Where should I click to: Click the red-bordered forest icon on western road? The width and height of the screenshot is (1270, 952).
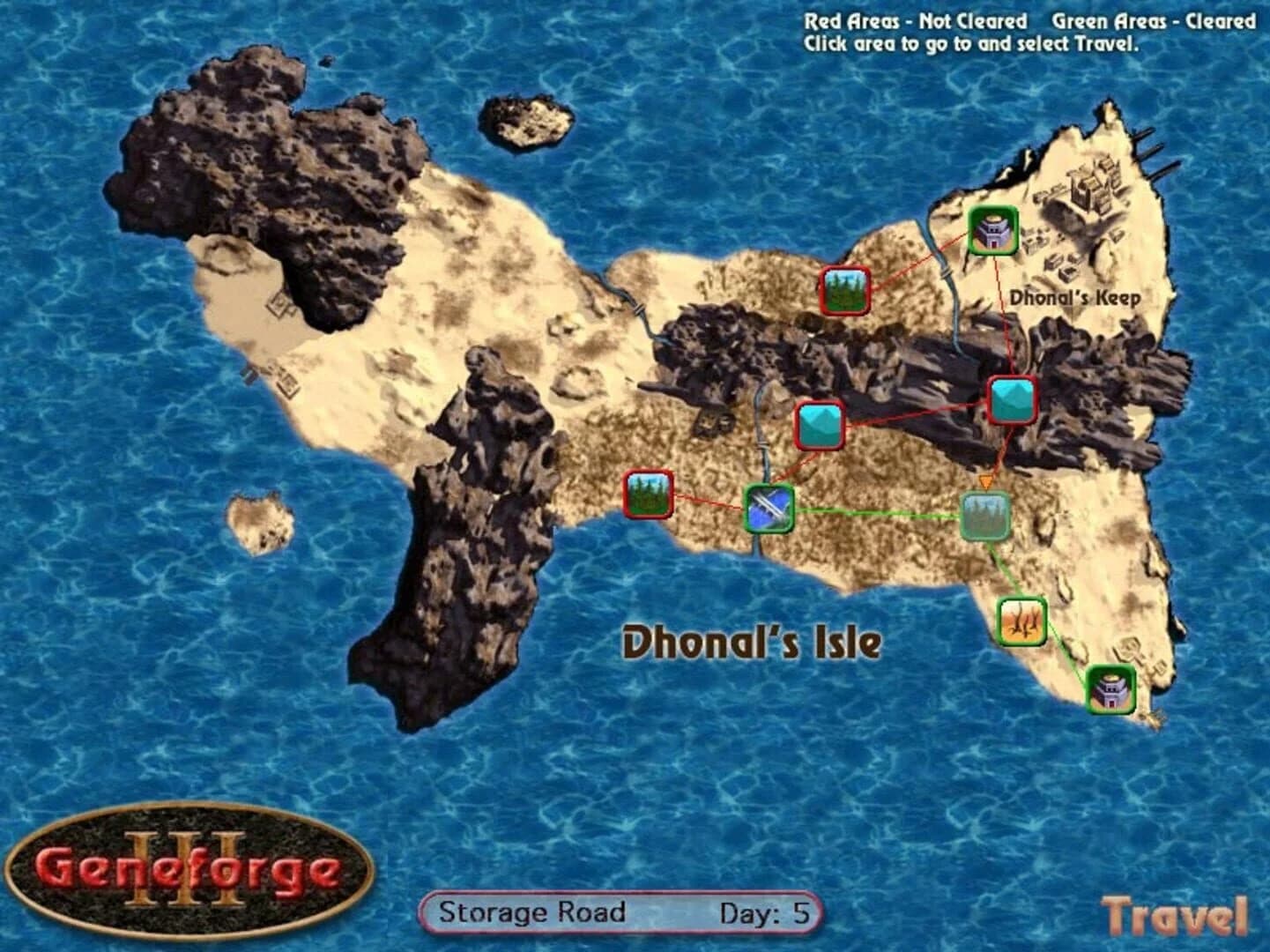pyautogui.click(x=650, y=495)
